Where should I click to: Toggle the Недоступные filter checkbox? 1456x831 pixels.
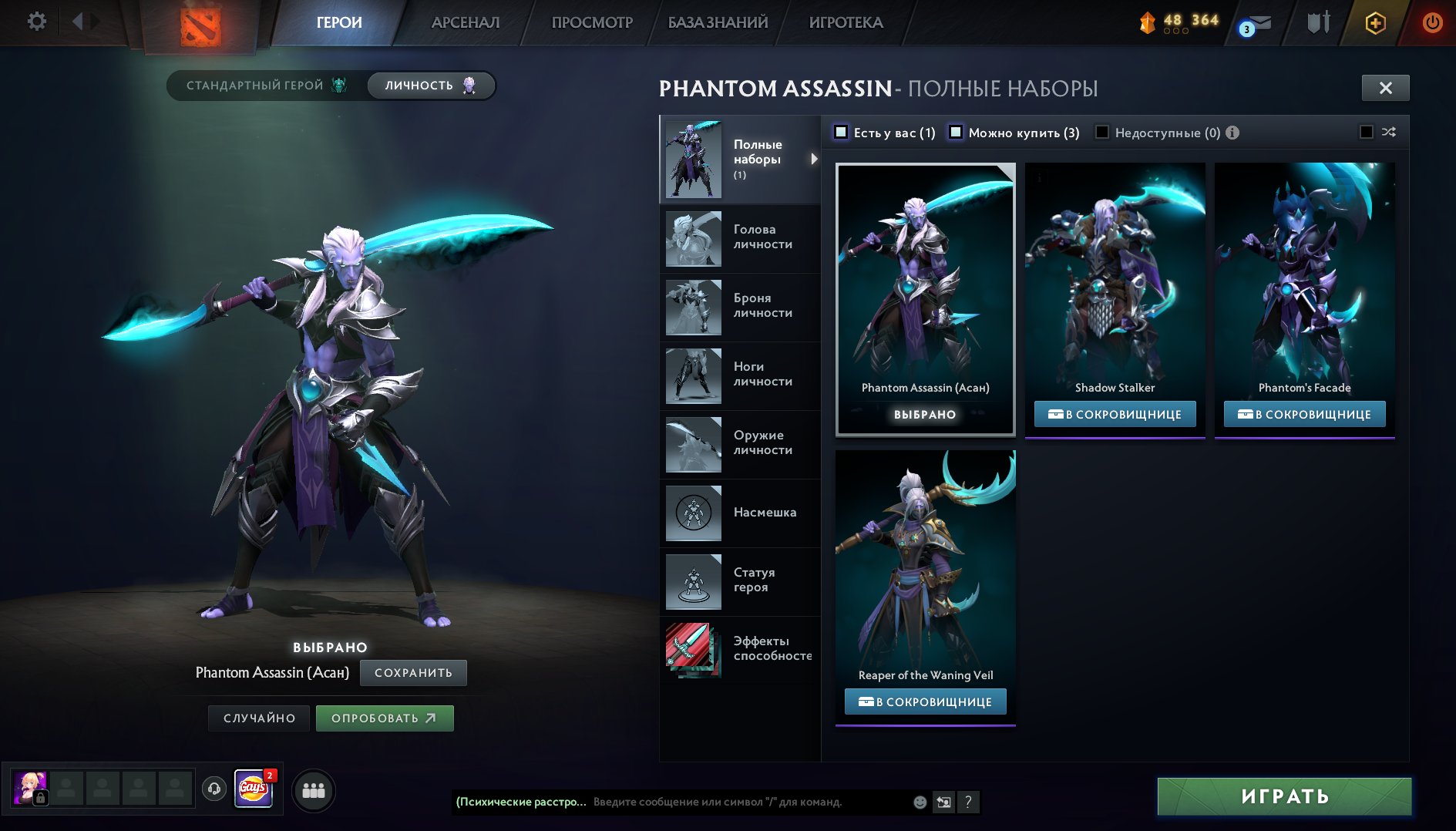pyautogui.click(x=1102, y=133)
